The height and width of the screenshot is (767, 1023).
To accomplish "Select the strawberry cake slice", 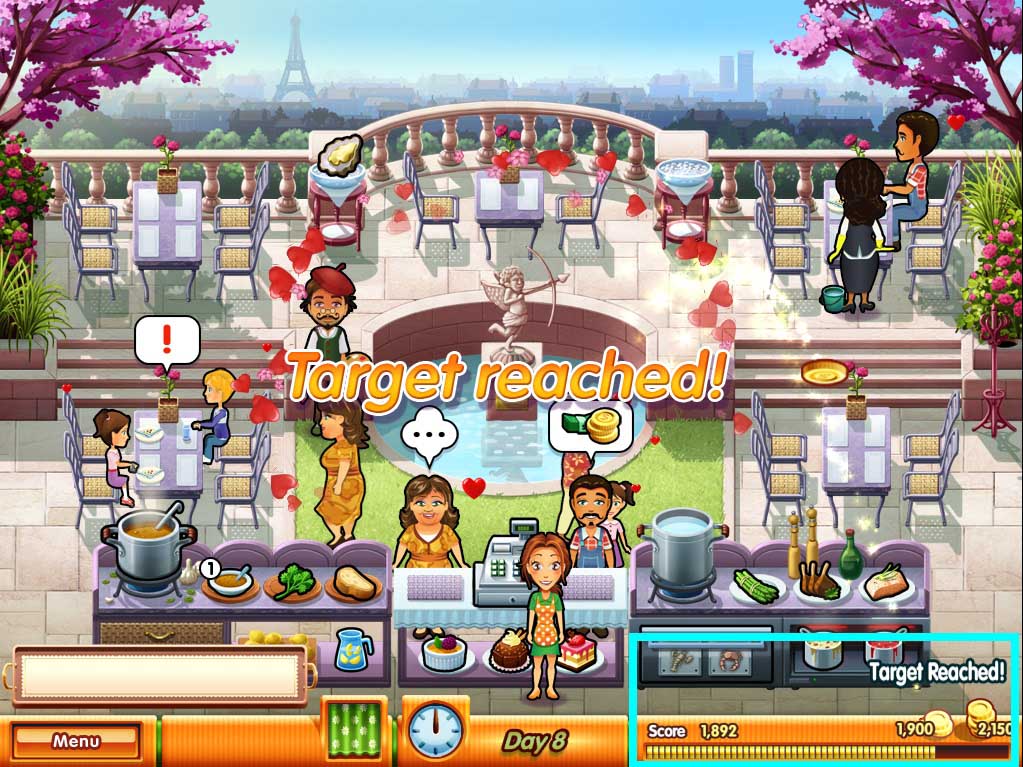I will click(x=578, y=652).
